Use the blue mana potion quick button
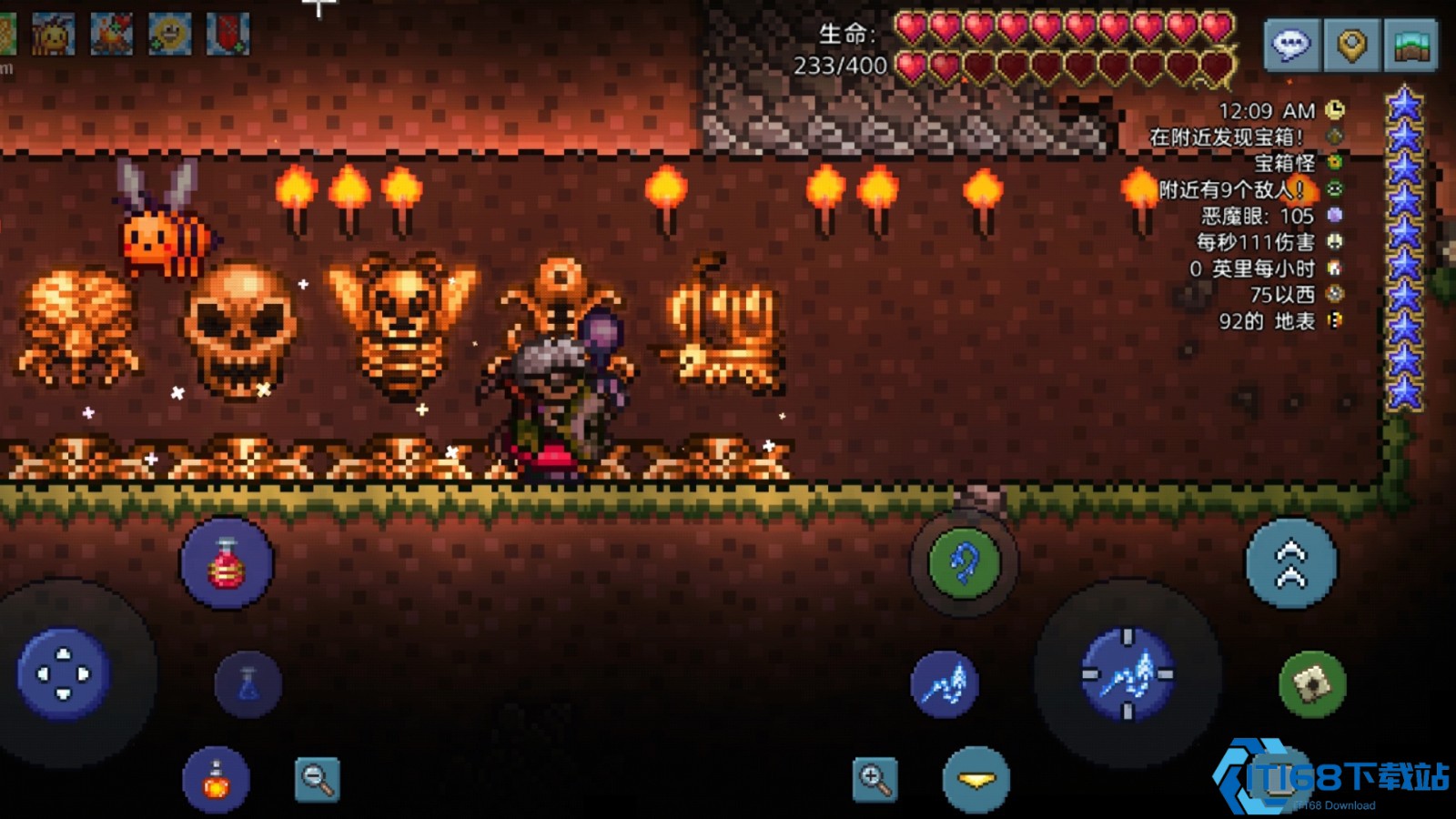Viewport: 1456px width, 819px height. pyautogui.click(x=248, y=683)
